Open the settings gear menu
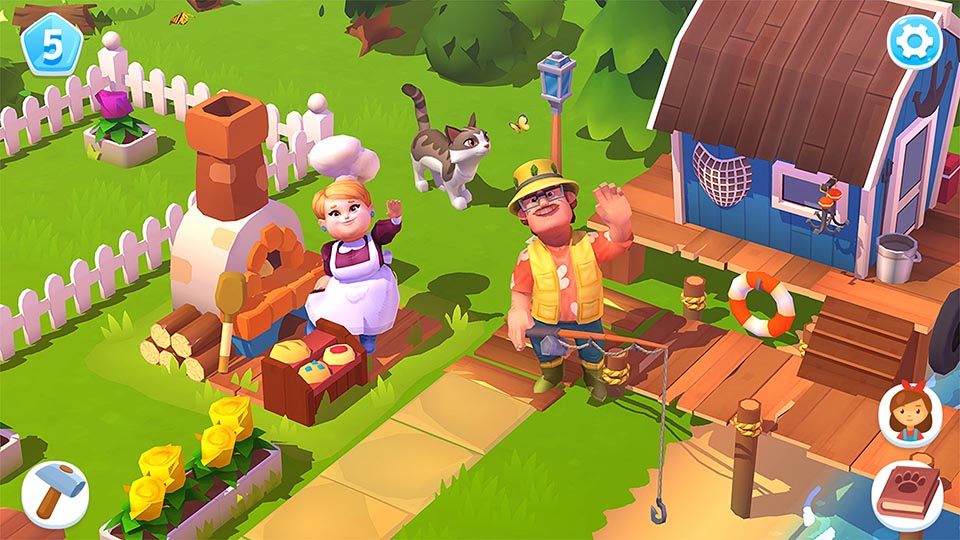This screenshot has width=960, height=540. [915, 41]
